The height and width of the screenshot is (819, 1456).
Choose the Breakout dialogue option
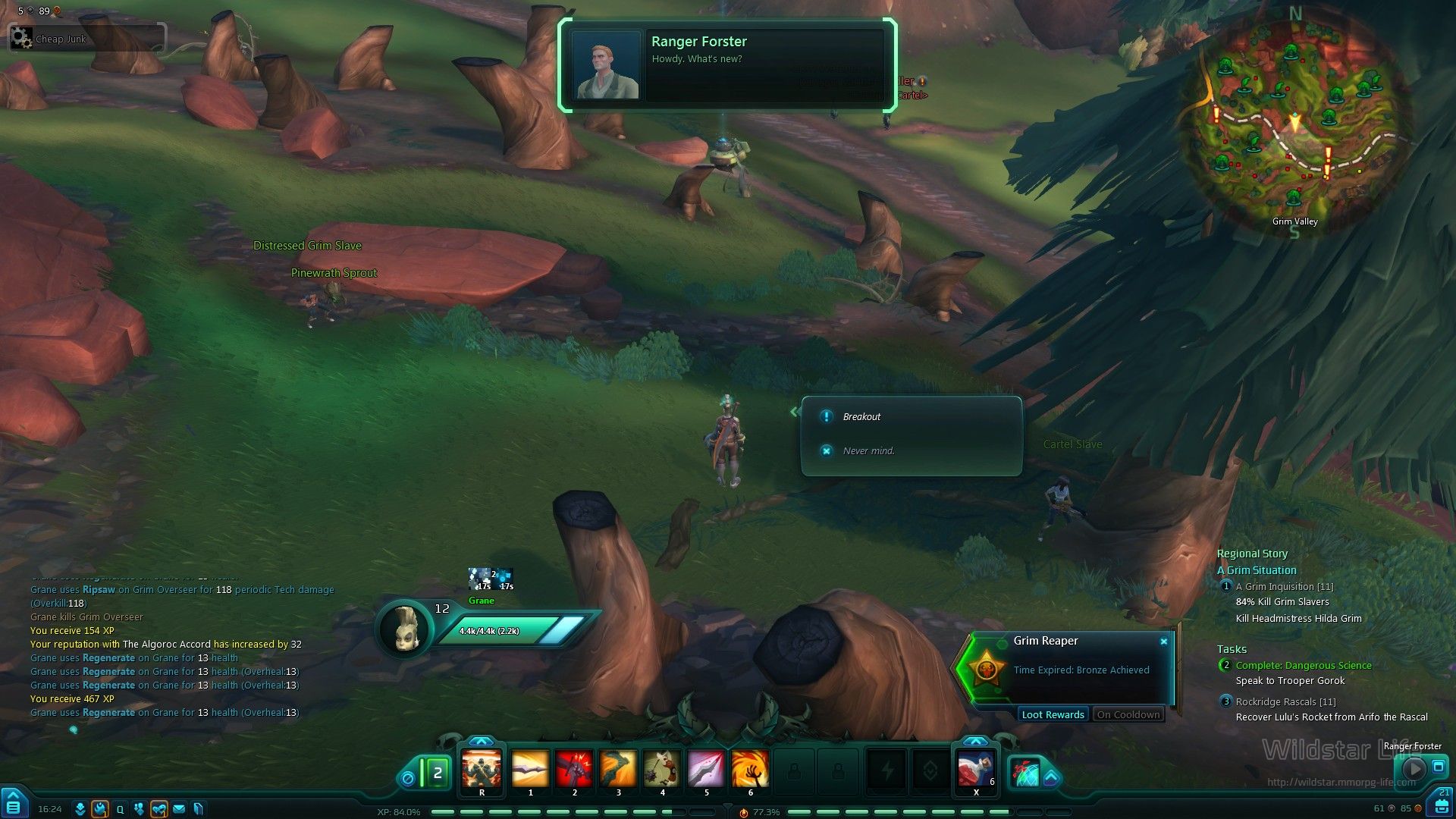pos(861,417)
